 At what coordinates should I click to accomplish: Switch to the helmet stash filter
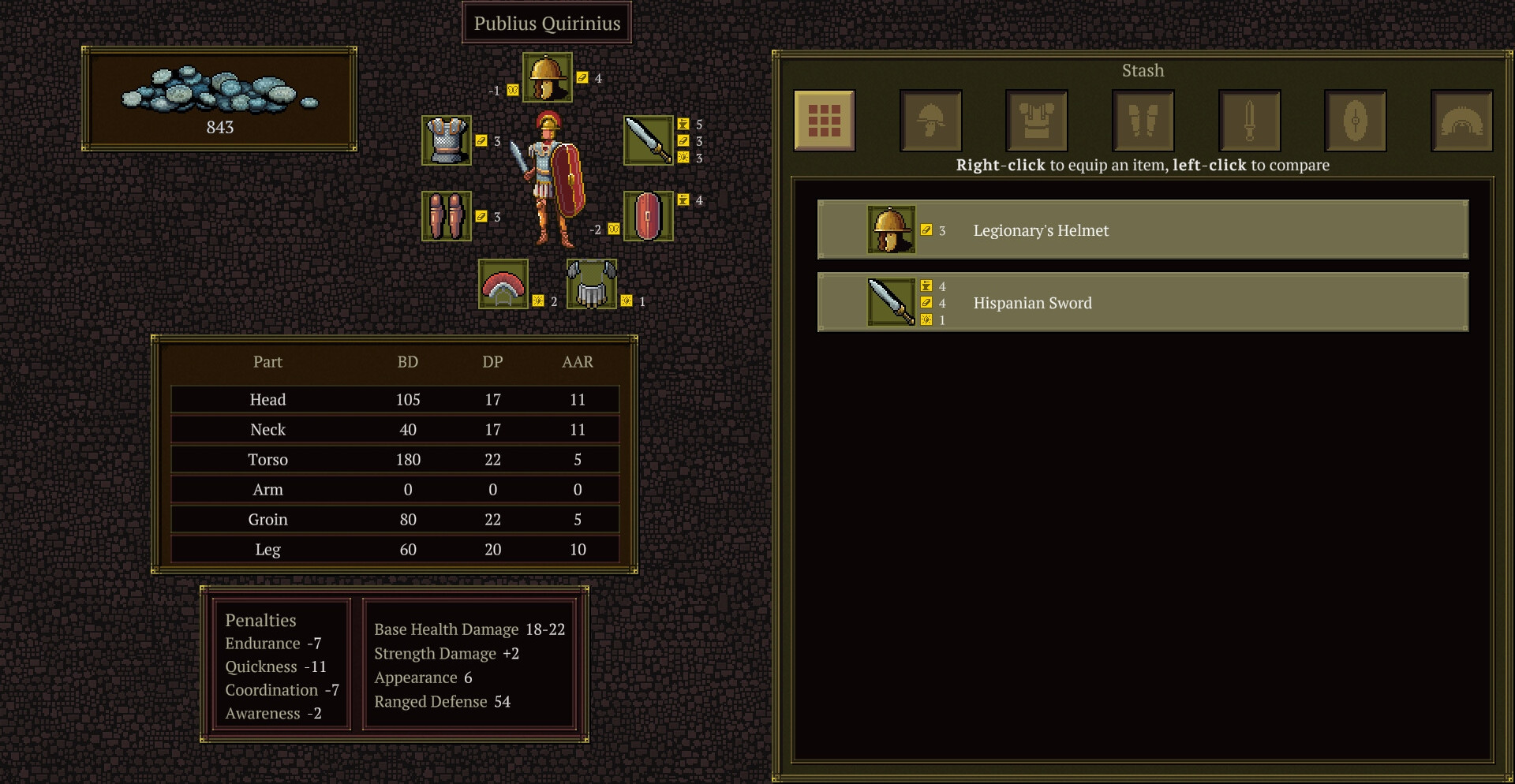(x=931, y=121)
